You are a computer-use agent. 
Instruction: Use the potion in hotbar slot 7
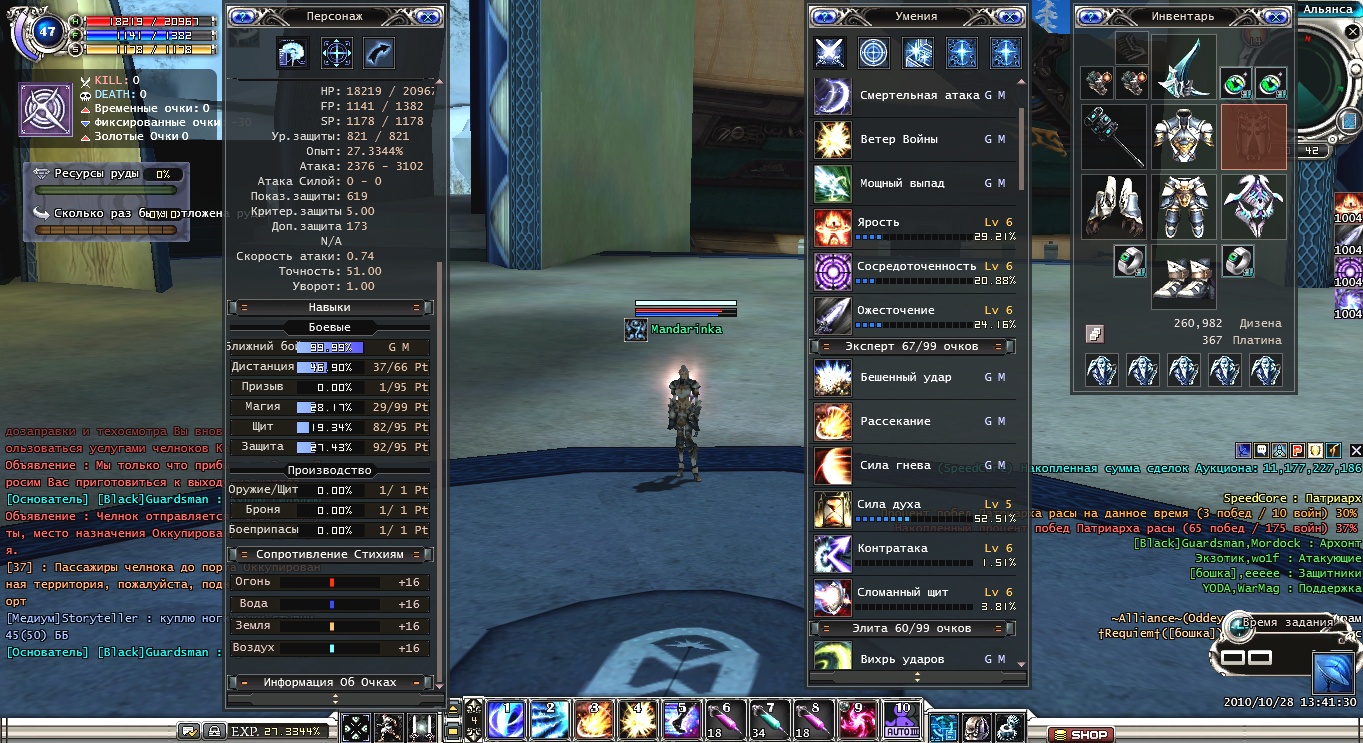765,720
